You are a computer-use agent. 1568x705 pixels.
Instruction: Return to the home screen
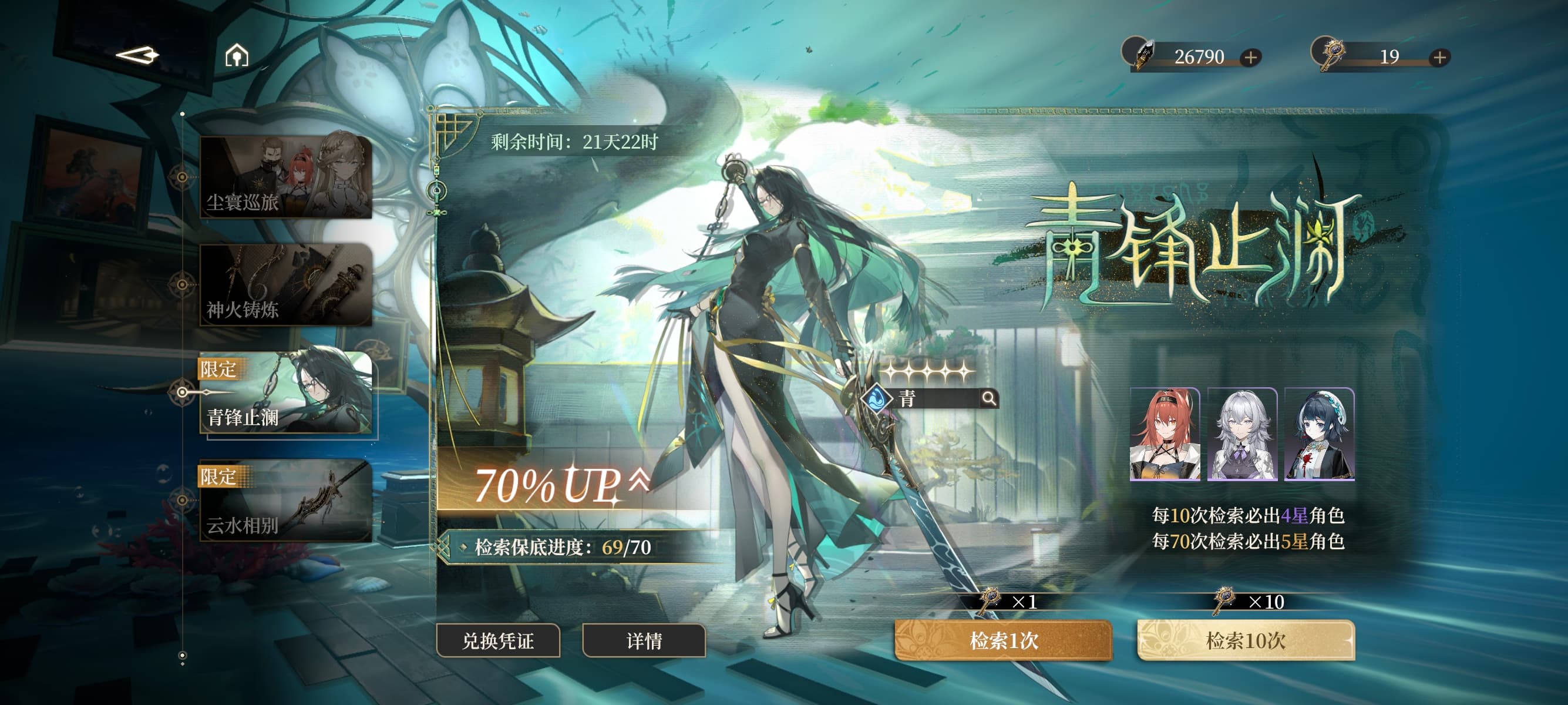point(237,56)
